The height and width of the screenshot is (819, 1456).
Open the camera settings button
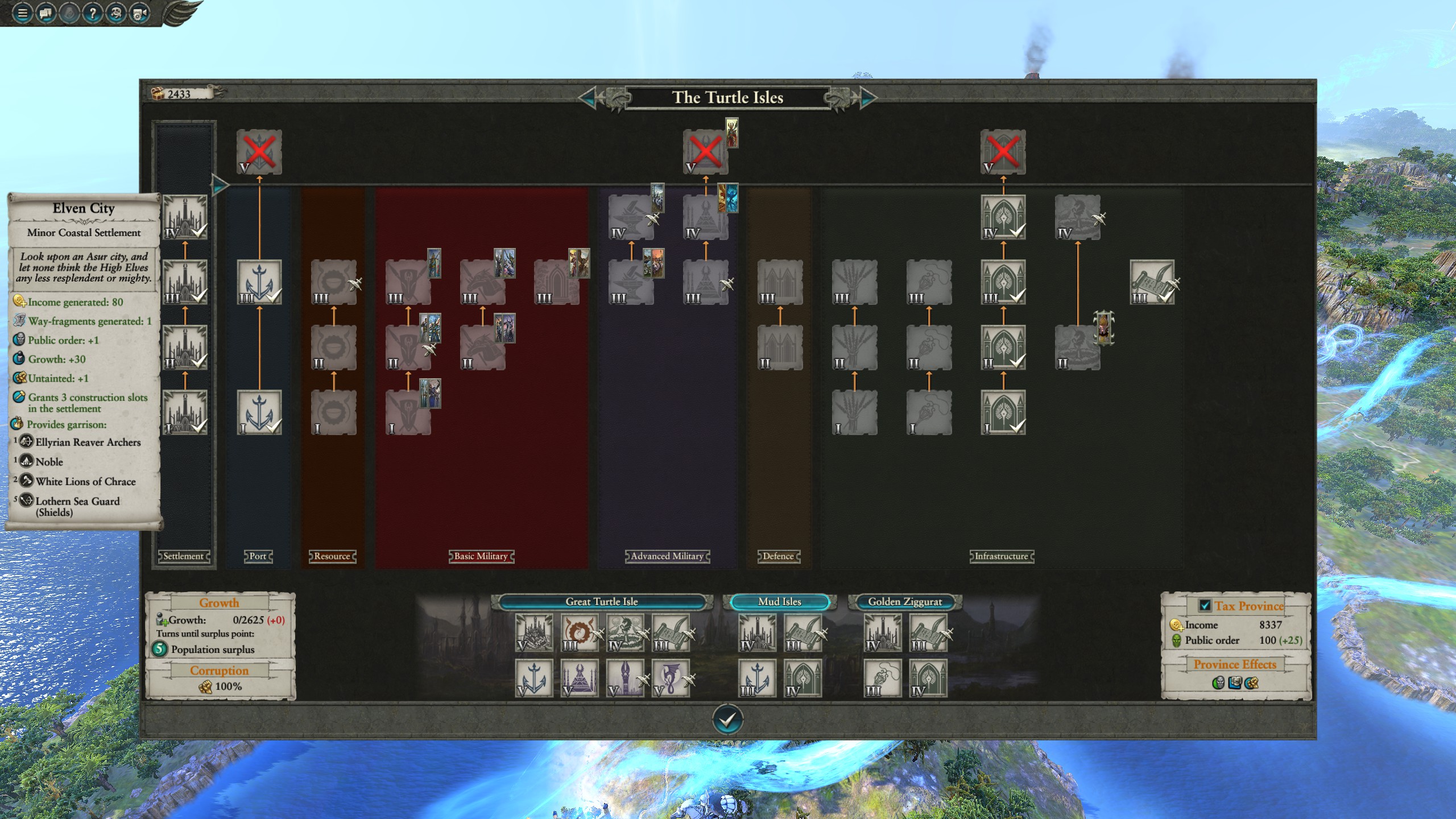tap(139, 13)
